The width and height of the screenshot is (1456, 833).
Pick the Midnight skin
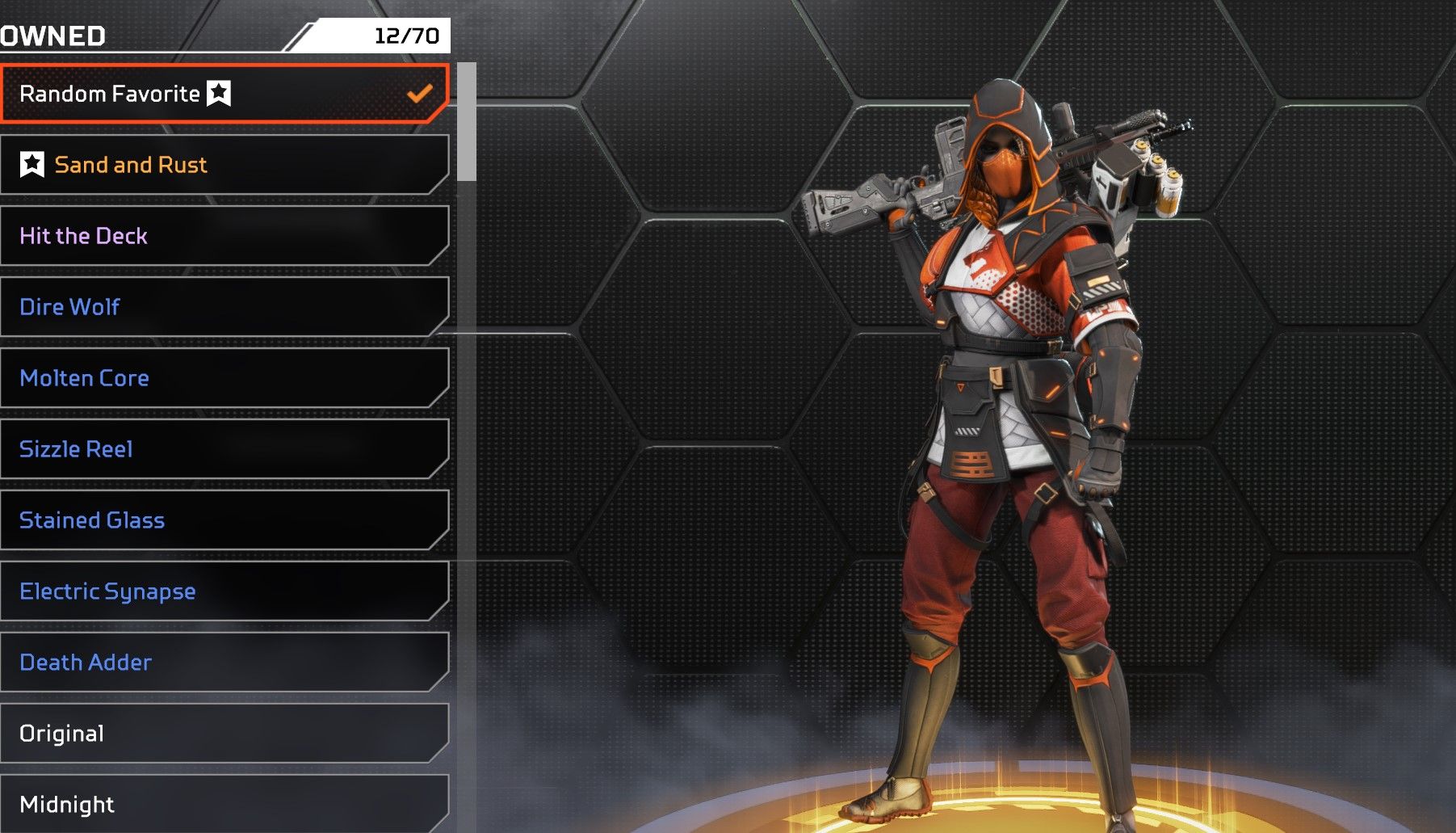coord(224,803)
